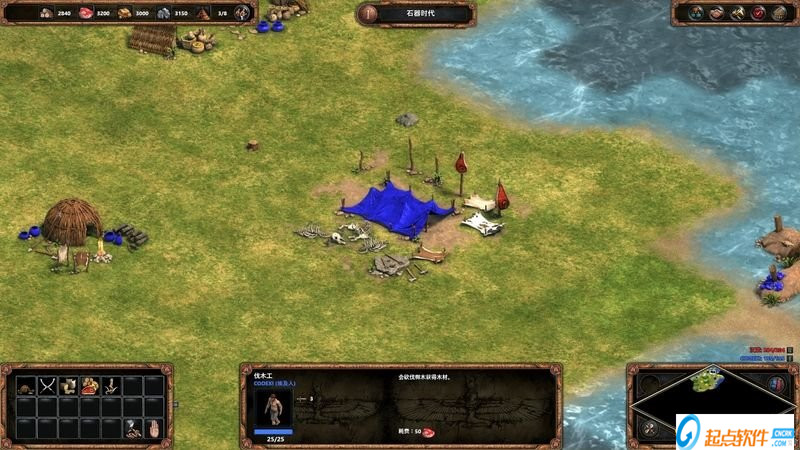This screenshot has height=450, width=800.
Task: Click the Stone Age banner
Action: pos(415,14)
